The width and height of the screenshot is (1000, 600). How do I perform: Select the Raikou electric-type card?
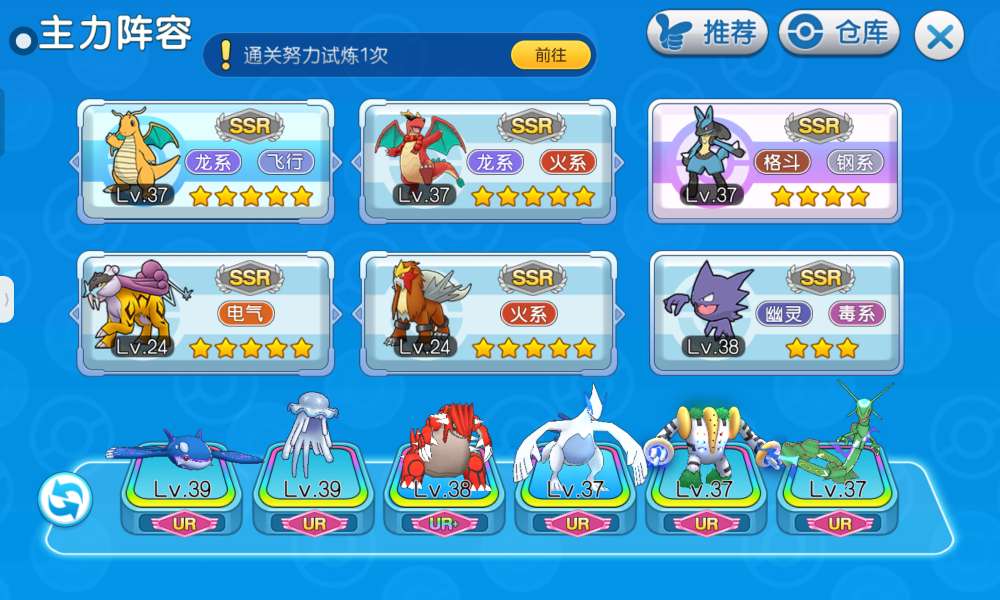point(205,313)
